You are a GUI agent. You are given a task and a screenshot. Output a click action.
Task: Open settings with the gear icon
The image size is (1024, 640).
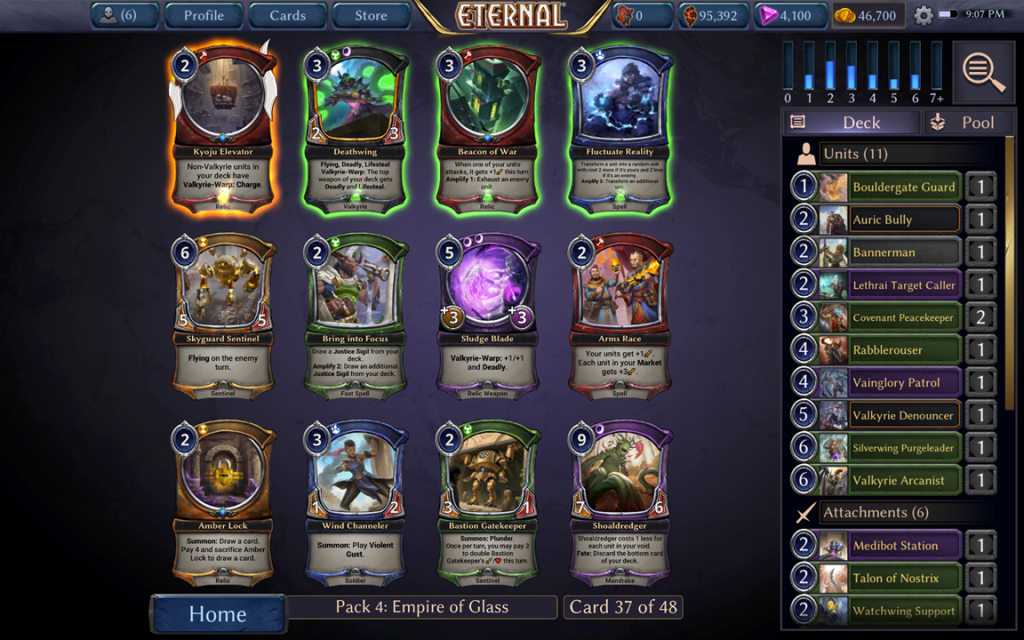(x=923, y=15)
